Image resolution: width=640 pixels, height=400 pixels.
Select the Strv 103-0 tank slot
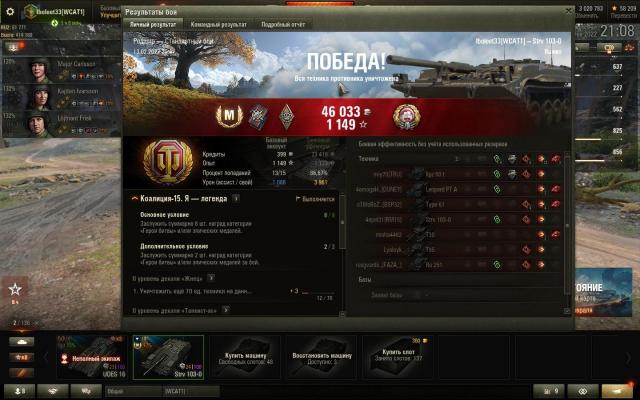pos(168,357)
